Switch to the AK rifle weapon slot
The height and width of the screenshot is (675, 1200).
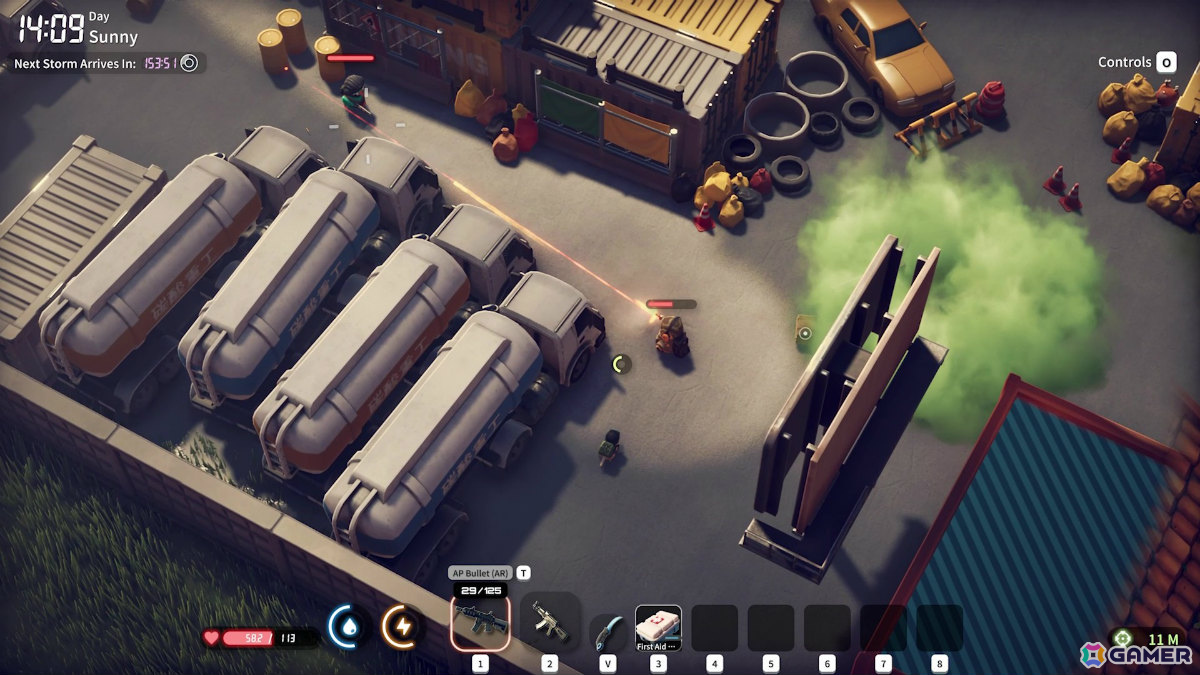click(549, 623)
